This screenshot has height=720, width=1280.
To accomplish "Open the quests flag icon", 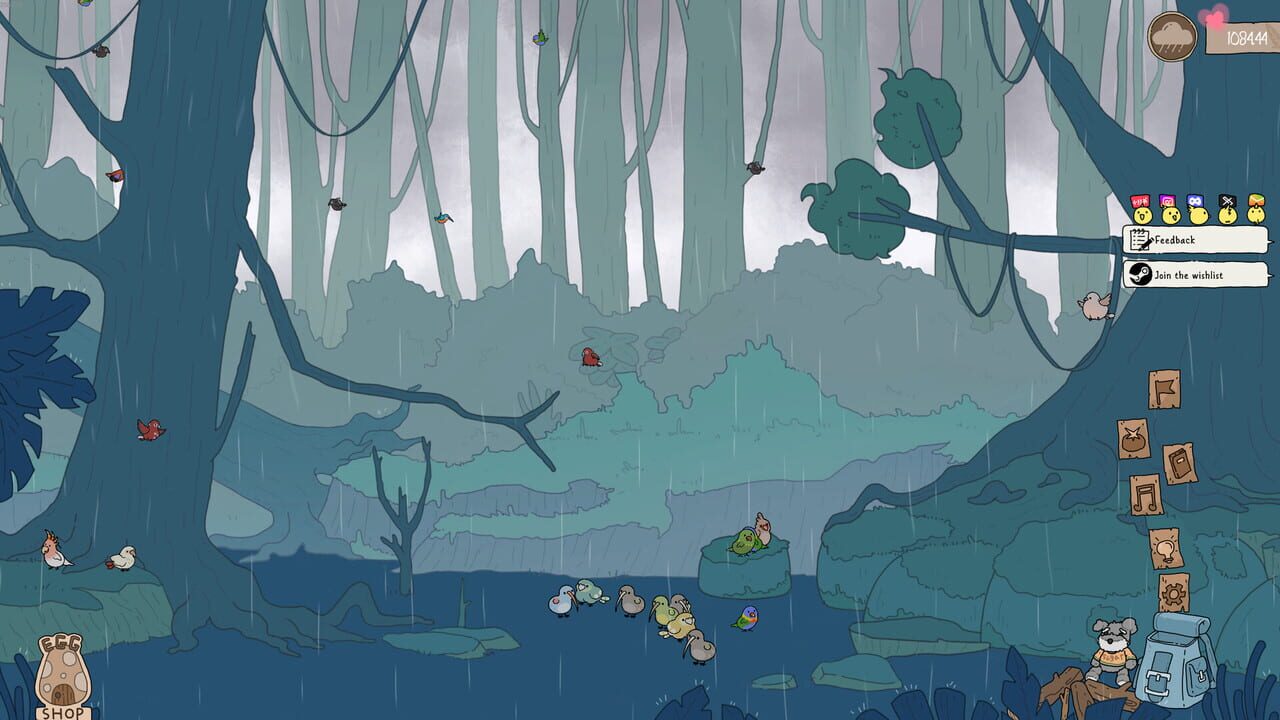I will [1163, 388].
